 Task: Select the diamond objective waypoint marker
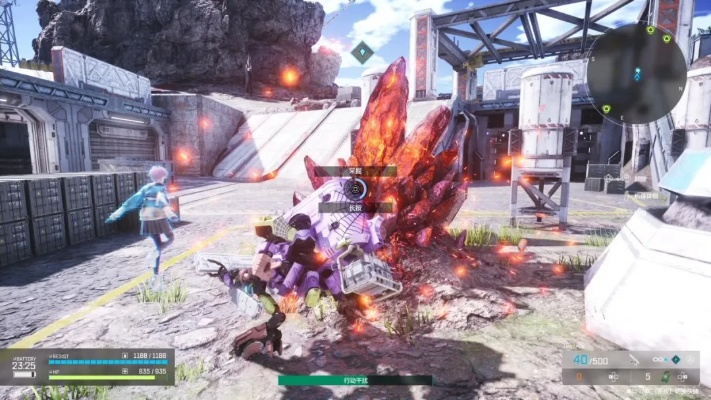coord(363,52)
